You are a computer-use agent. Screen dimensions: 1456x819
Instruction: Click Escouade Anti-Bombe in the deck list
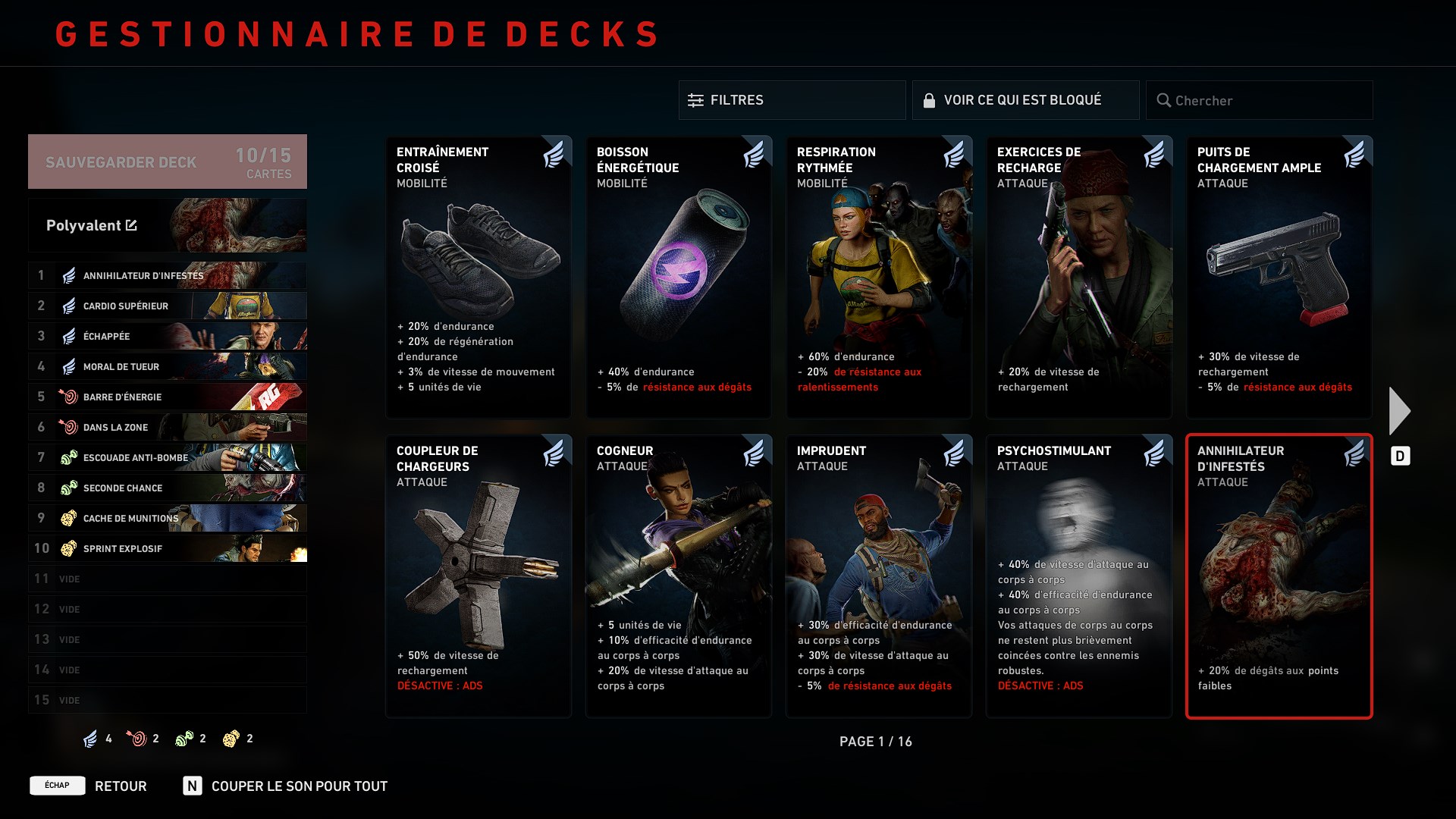click(x=167, y=457)
